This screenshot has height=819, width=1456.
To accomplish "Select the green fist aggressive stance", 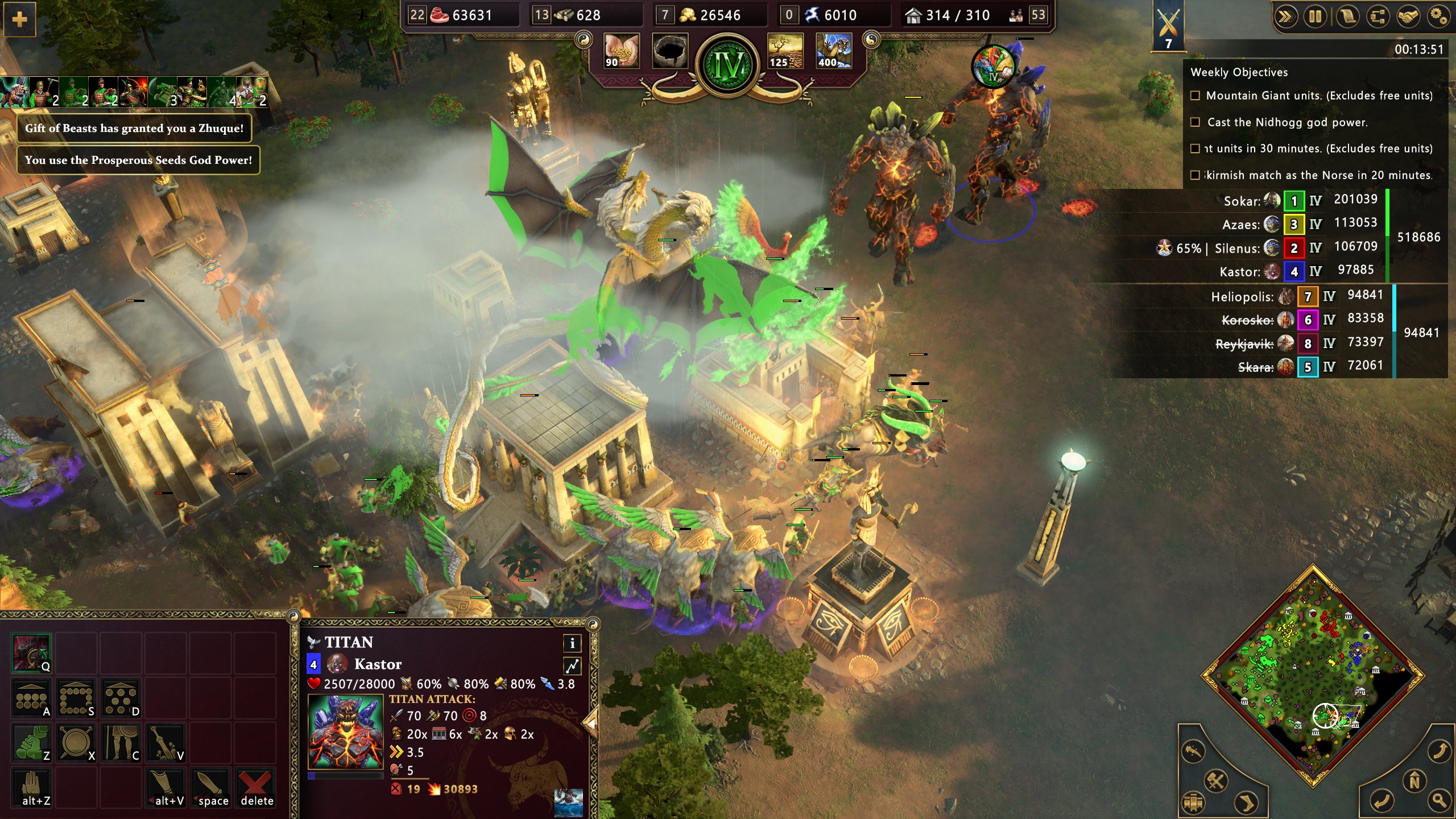I will coord(31,742).
